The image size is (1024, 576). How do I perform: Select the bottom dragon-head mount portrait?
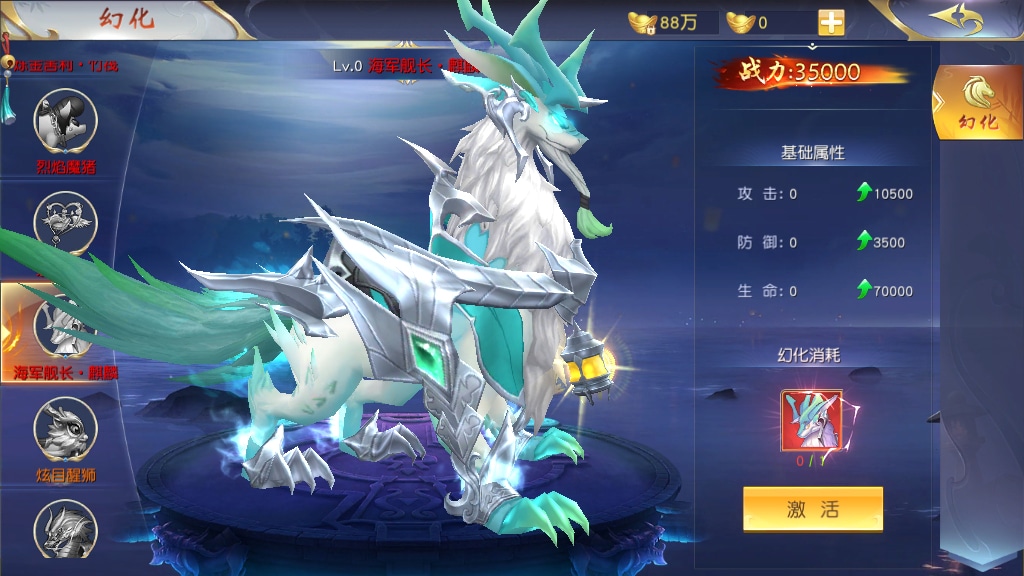[x=66, y=528]
